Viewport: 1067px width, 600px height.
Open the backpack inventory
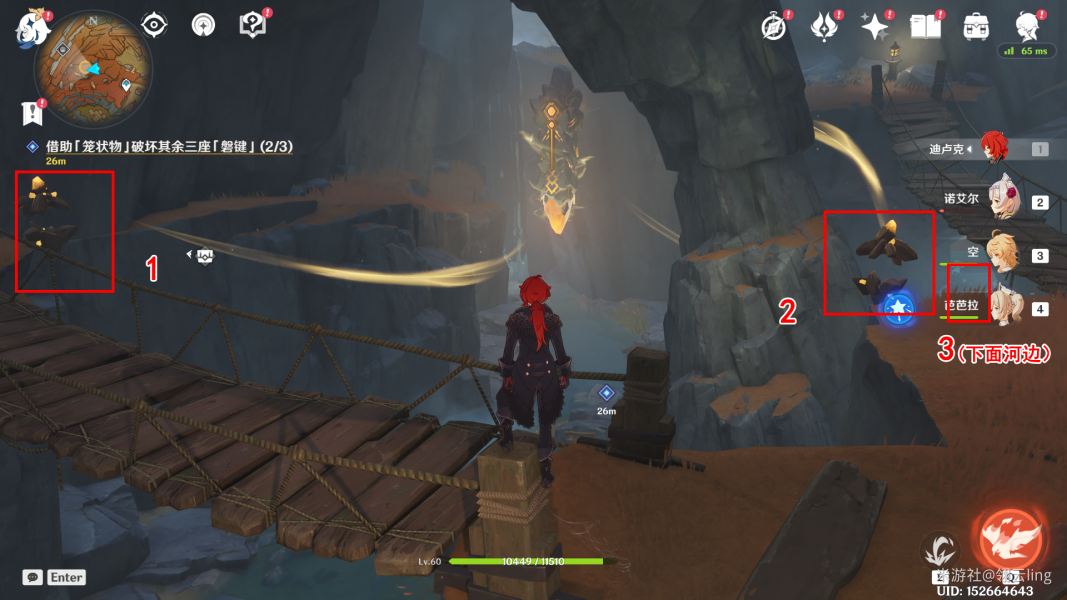click(974, 27)
